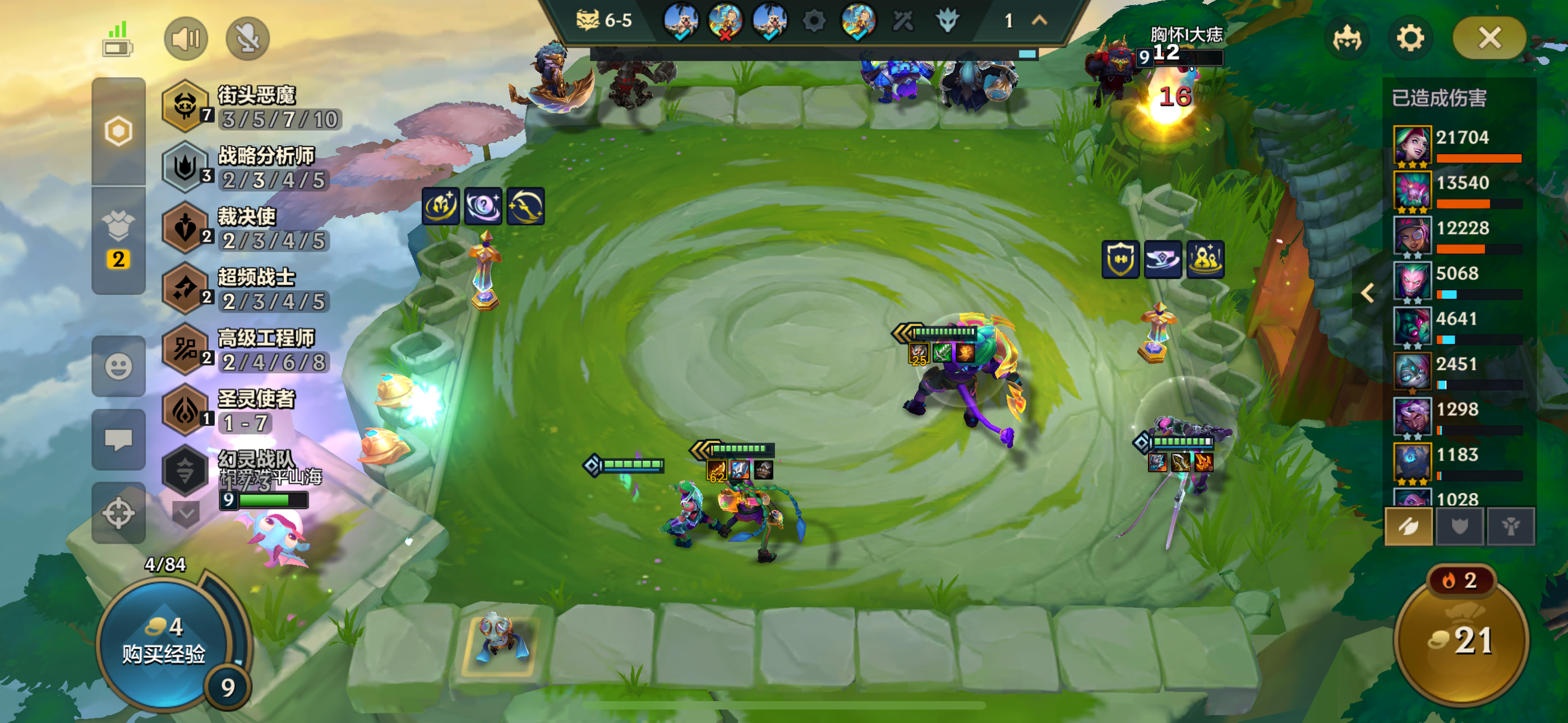Close the game view with the X button

click(1489, 38)
